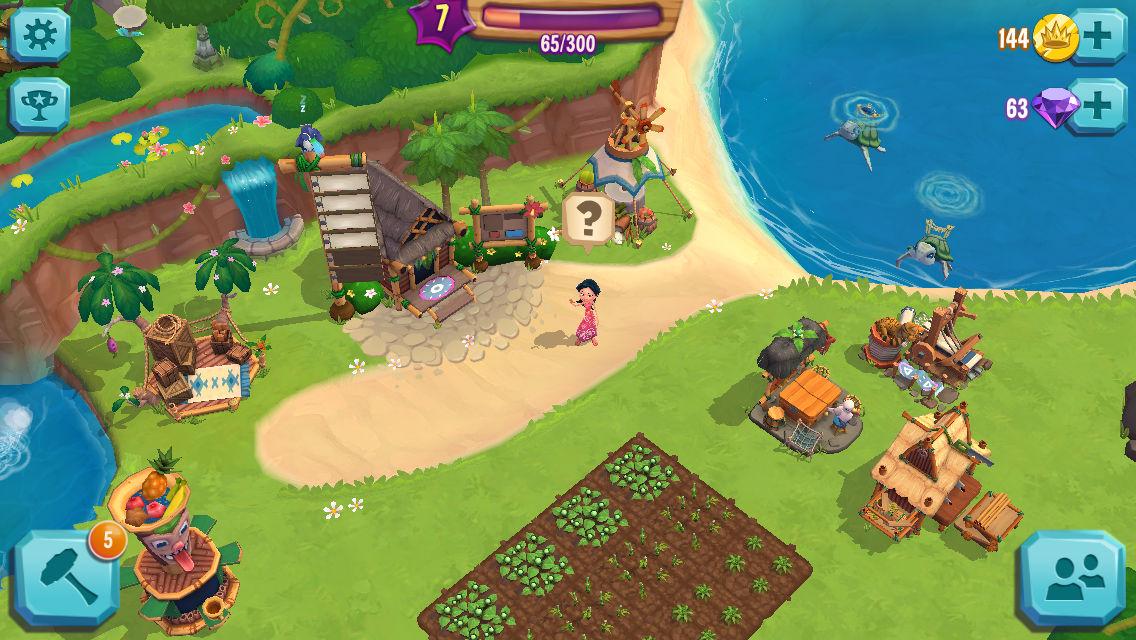Viewport: 1136px width, 640px height.
Task: Open the trophy achievements panel
Action: [39, 104]
